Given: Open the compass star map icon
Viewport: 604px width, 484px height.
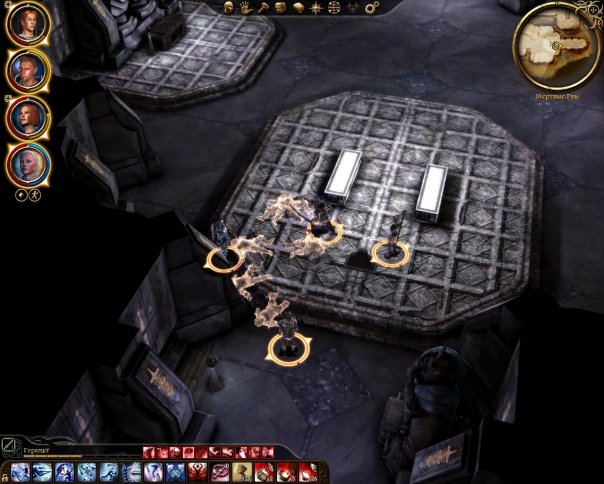Looking at the screenshot, I should point(314,8).
